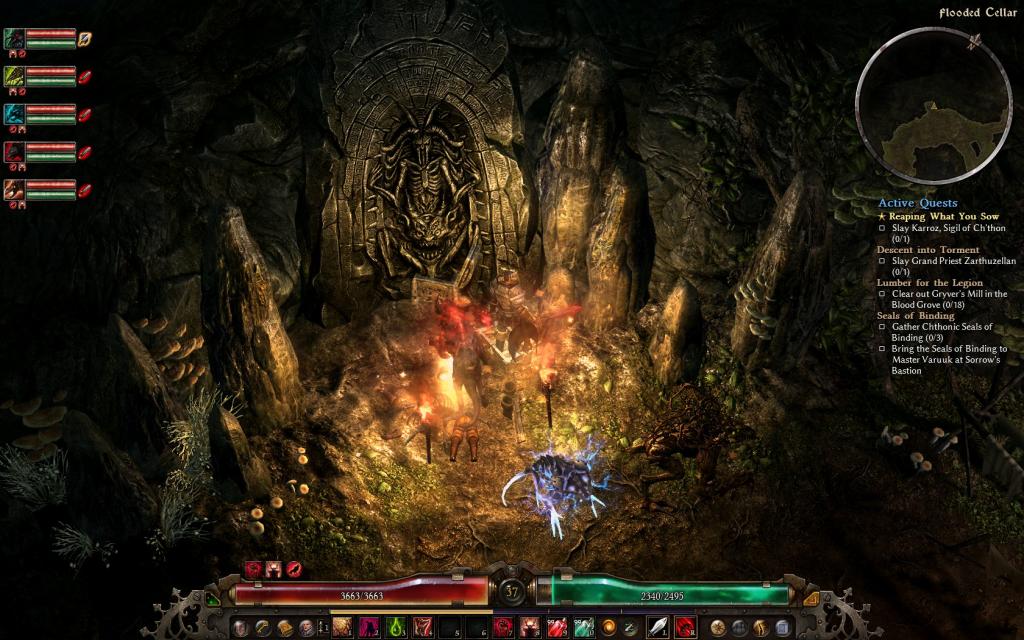Use the teal energy potion slot
Viewport: 1024px width, 640px height.
coord(583,627)
